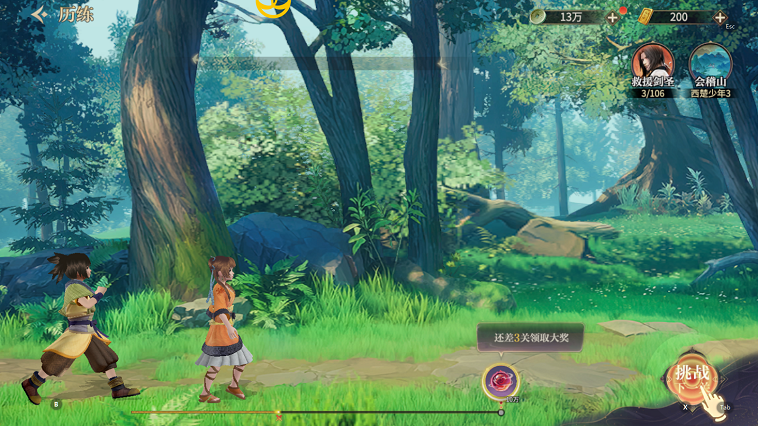Add more copper coins with the plus button
Image resolution: width=758 pixels, height=426 pixels.
[x=613, y=17]
